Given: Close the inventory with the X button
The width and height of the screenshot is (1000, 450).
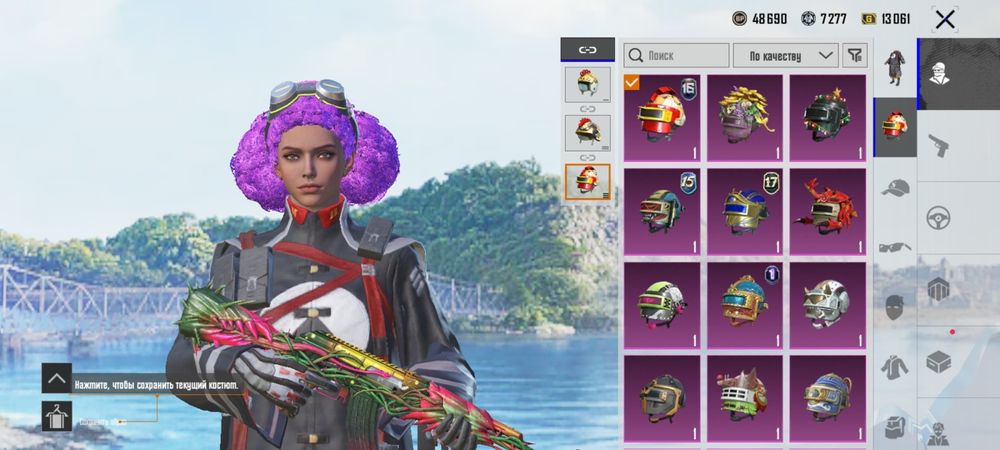Looking at the screenshot, I should tap(944, 19).
